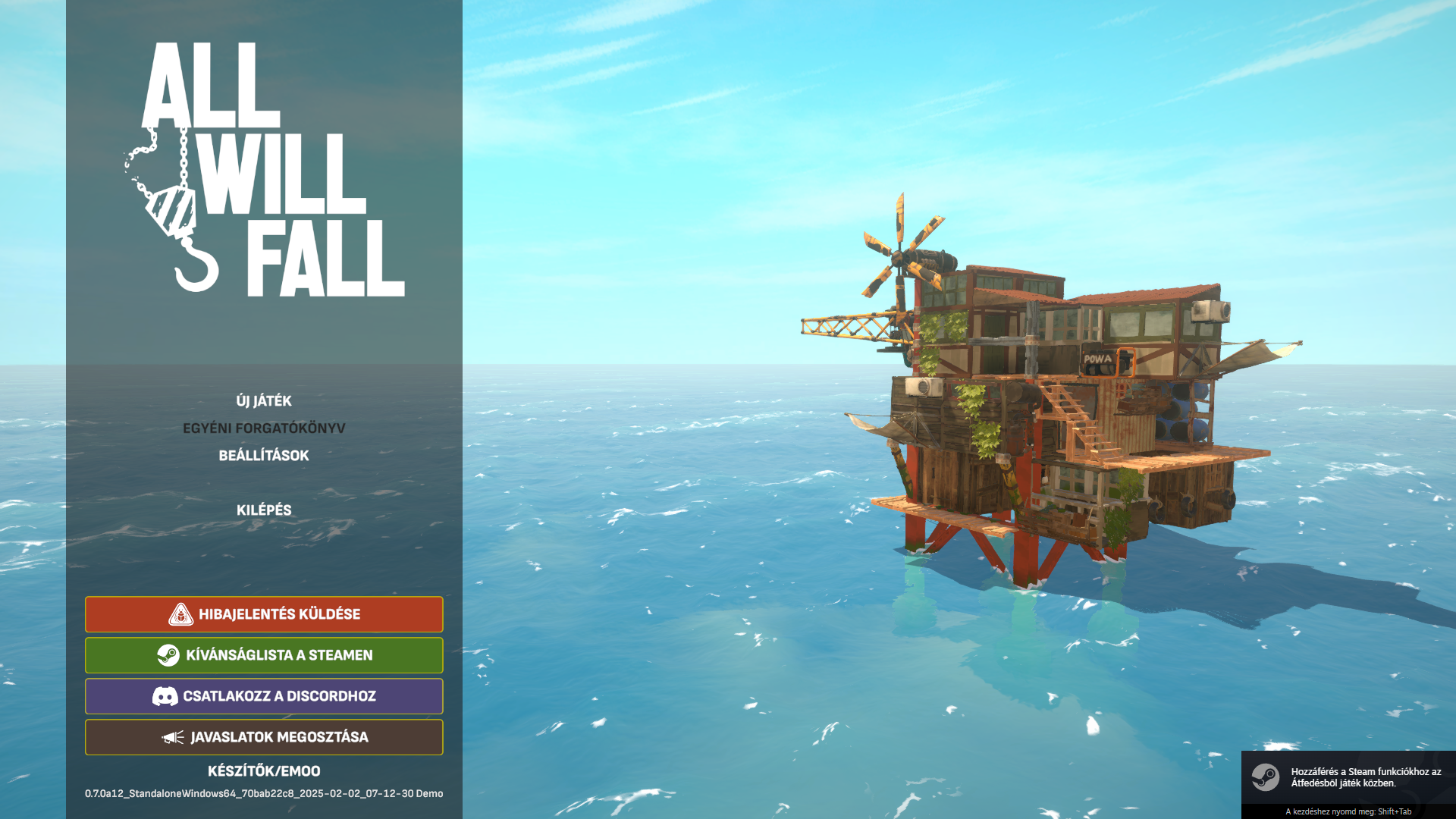Open Egyéni Forgatókönyv custom scenario
Screen dimensions: 1456x819
[x=264, y=428]
